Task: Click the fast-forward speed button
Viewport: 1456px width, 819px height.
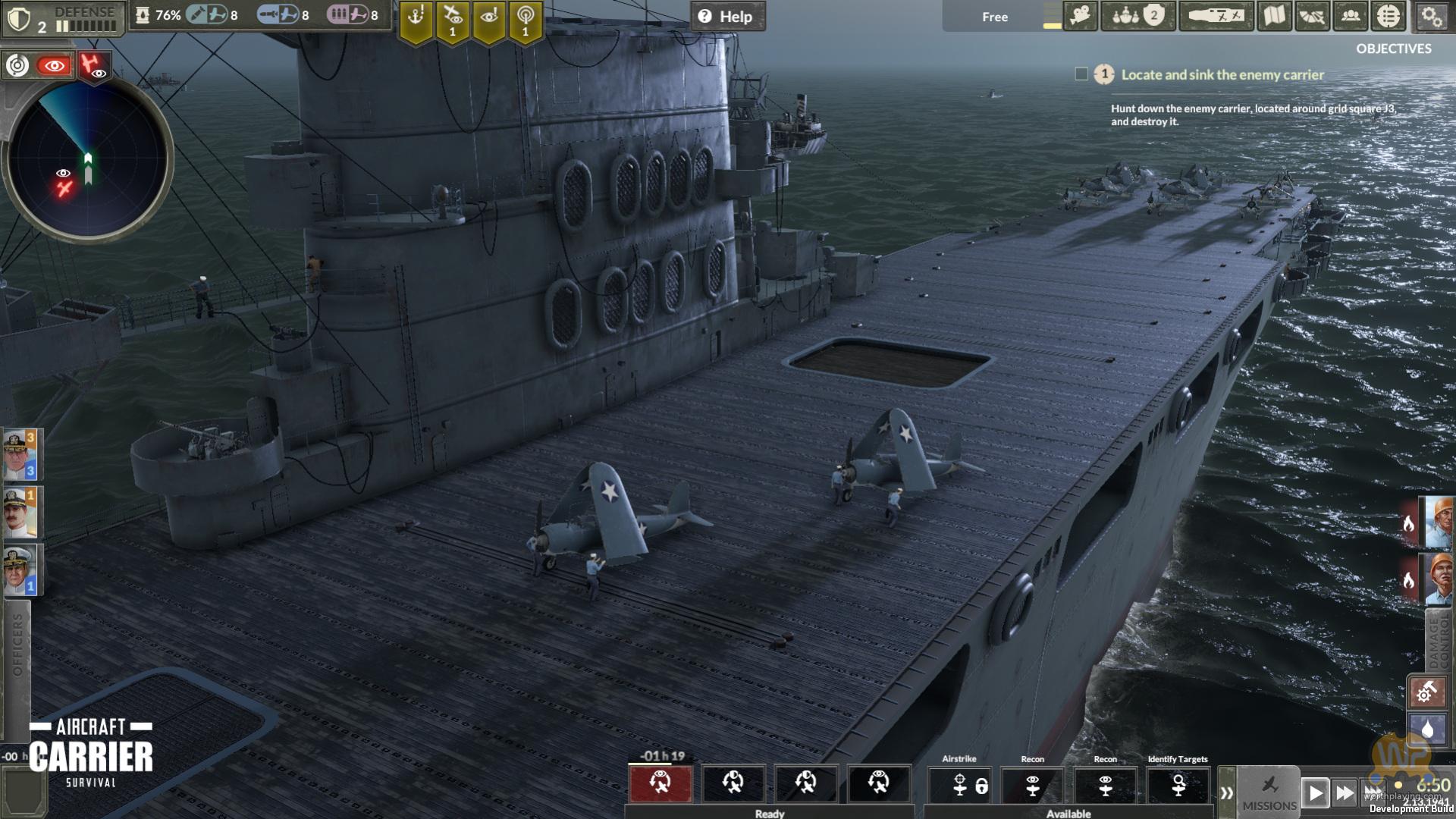Action: 1345,793
